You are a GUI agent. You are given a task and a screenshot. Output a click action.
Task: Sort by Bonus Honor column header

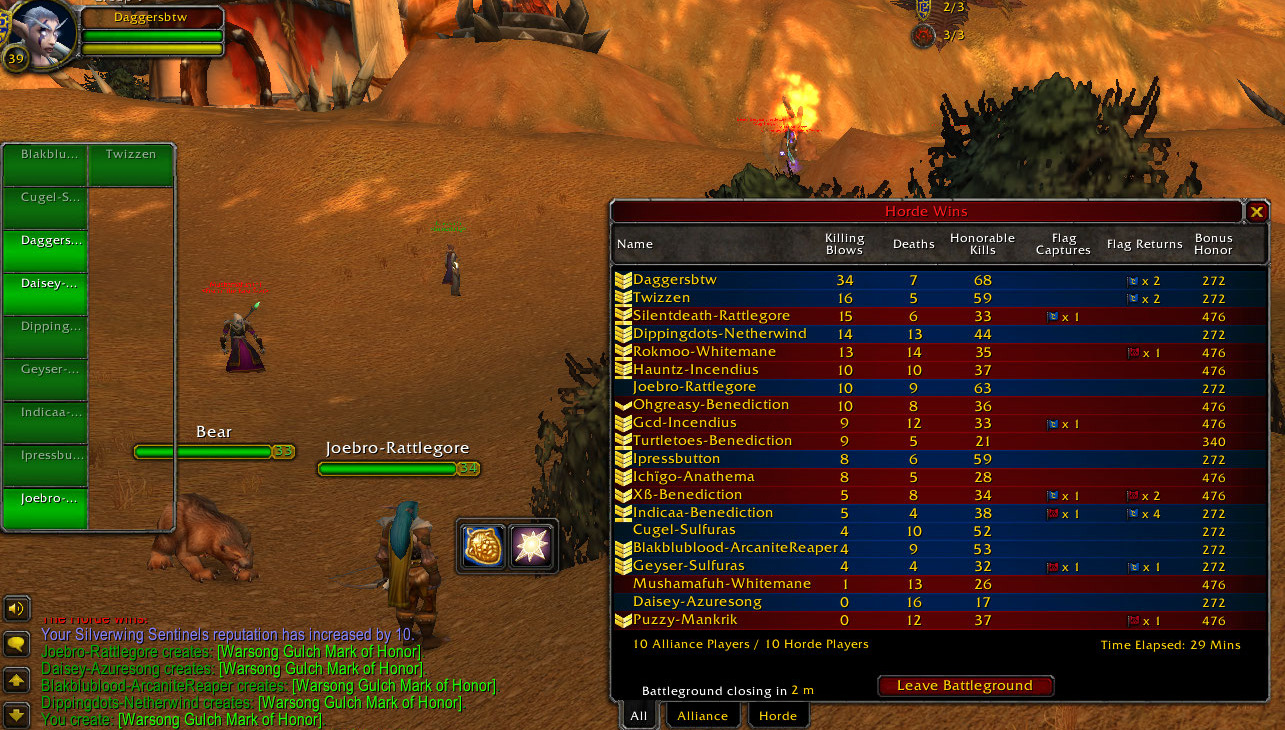coord(1213,244)
